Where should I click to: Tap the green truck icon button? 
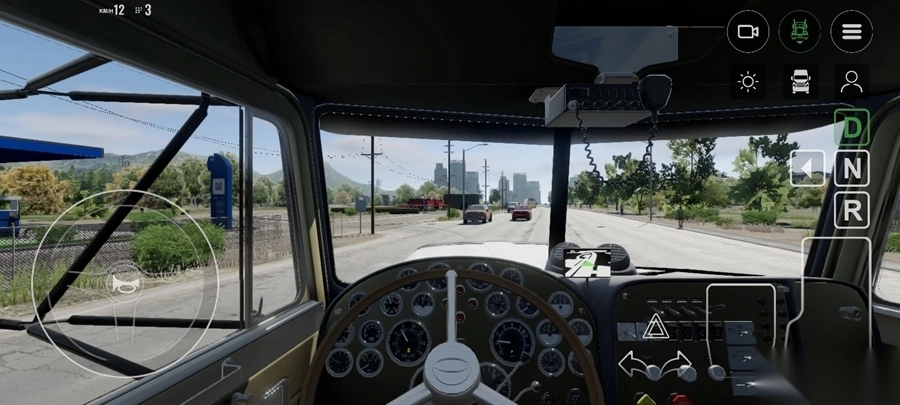pyautogui.click(x=800, y=32)
